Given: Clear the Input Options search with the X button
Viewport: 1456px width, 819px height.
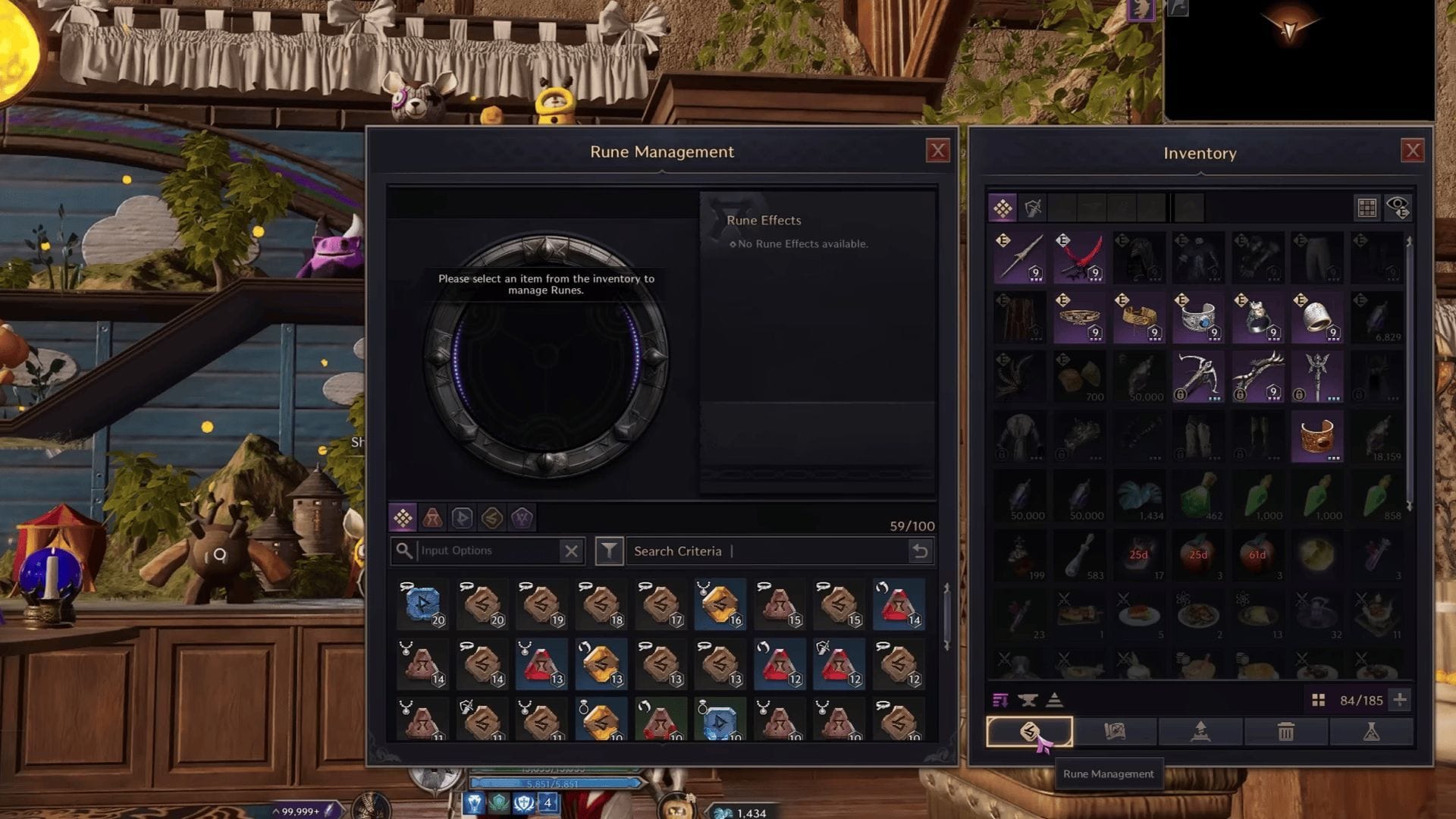Looking at the screenshot, I should point(571,551).
